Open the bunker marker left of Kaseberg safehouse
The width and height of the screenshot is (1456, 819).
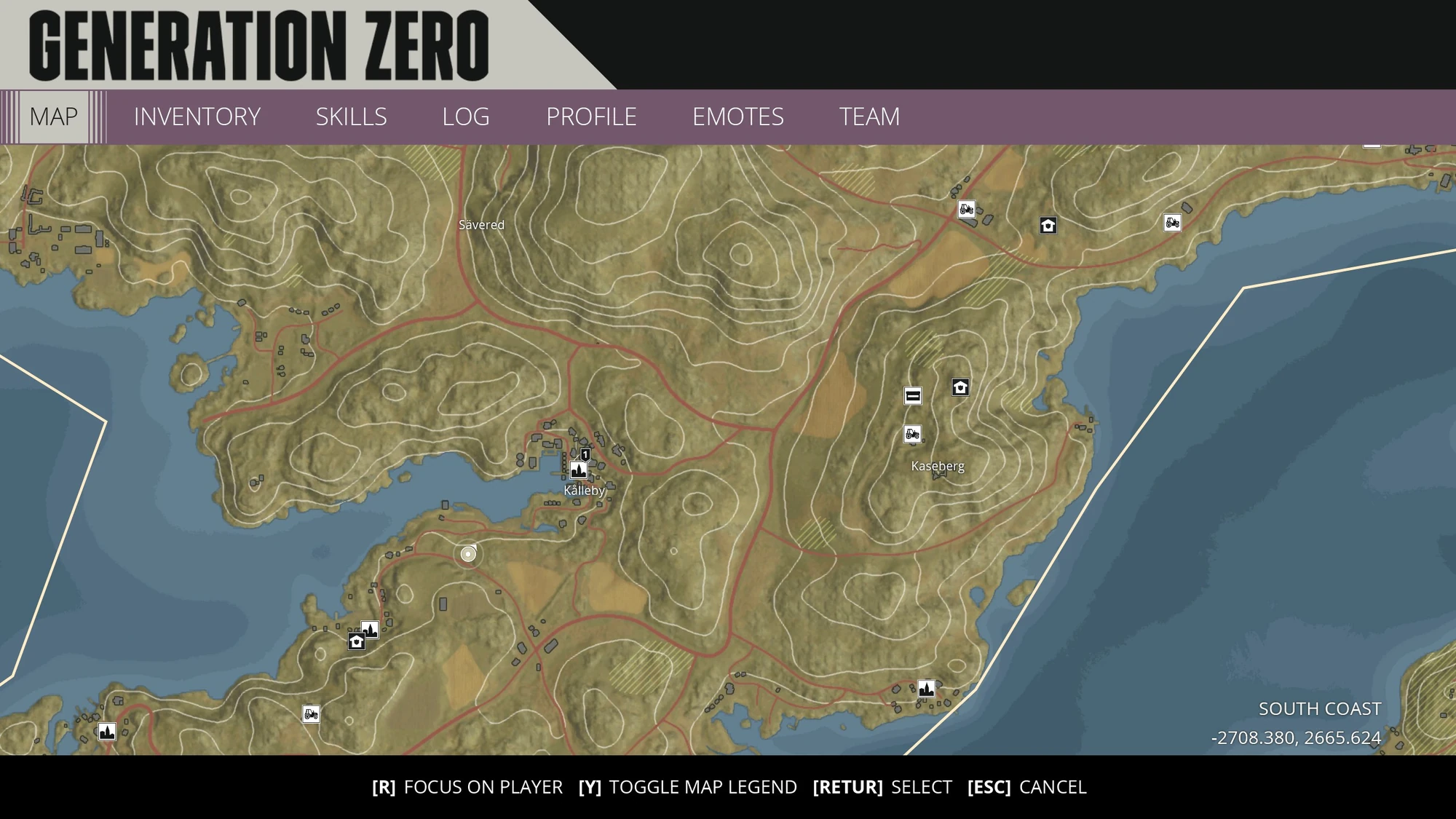coord(912,396)
